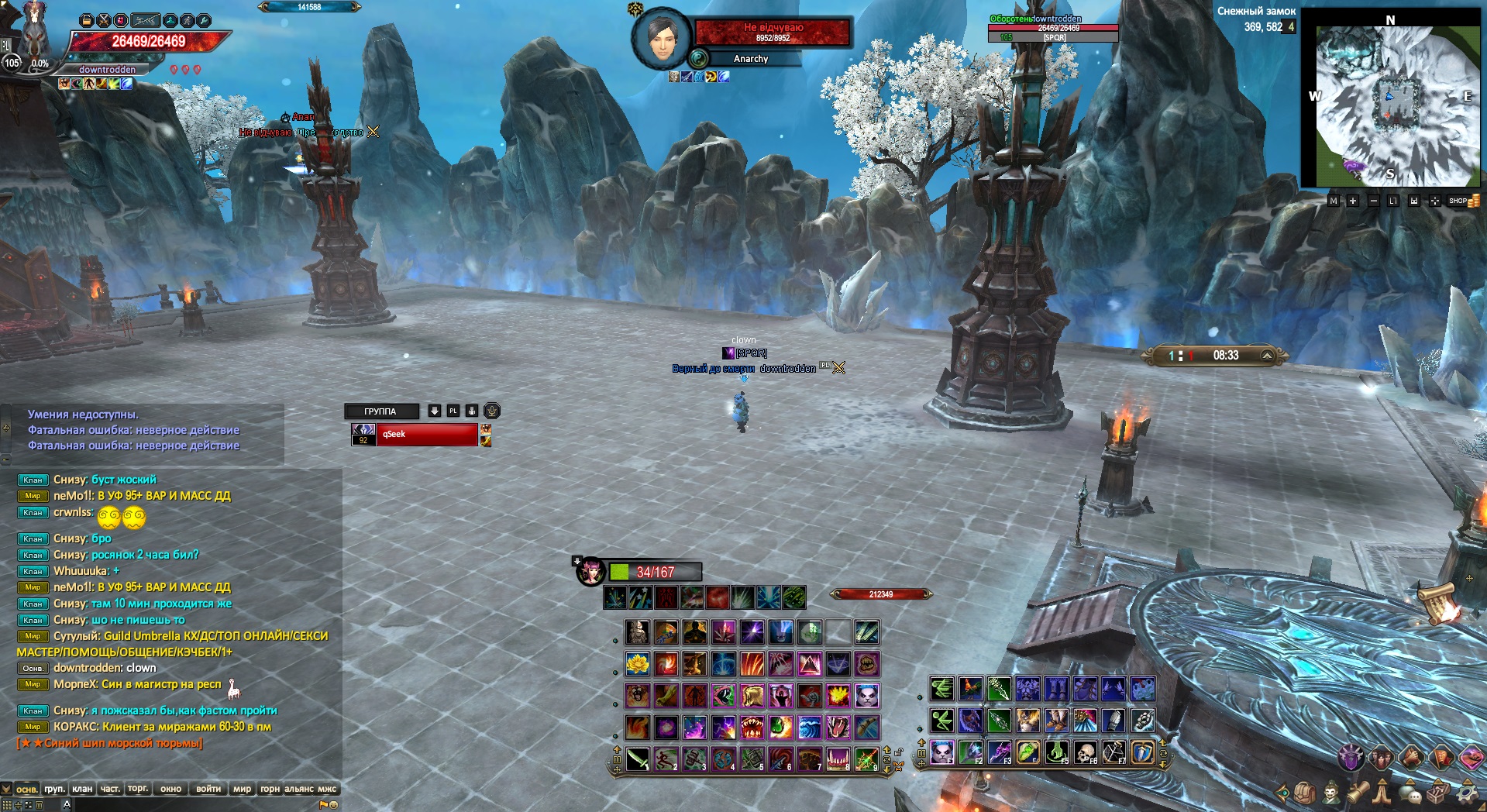Use the green sword skill in slot 1
Screen dimensions: 1487x812
tap(638, 759)
